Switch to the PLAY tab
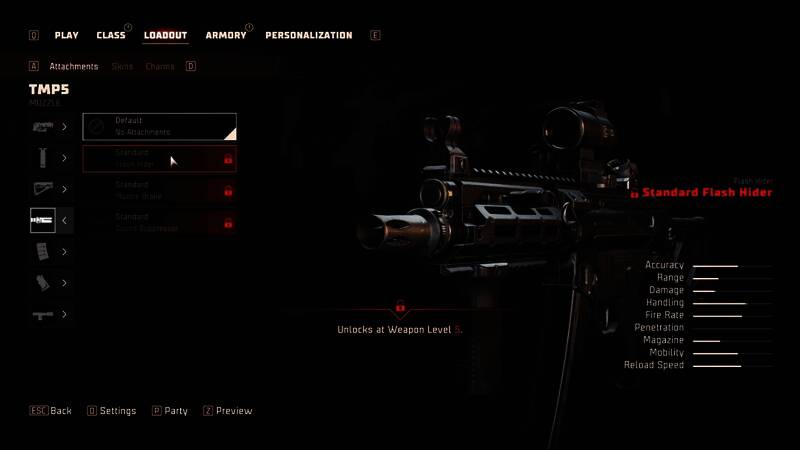The width and height of the screenshot is (800, 450). 66,36
